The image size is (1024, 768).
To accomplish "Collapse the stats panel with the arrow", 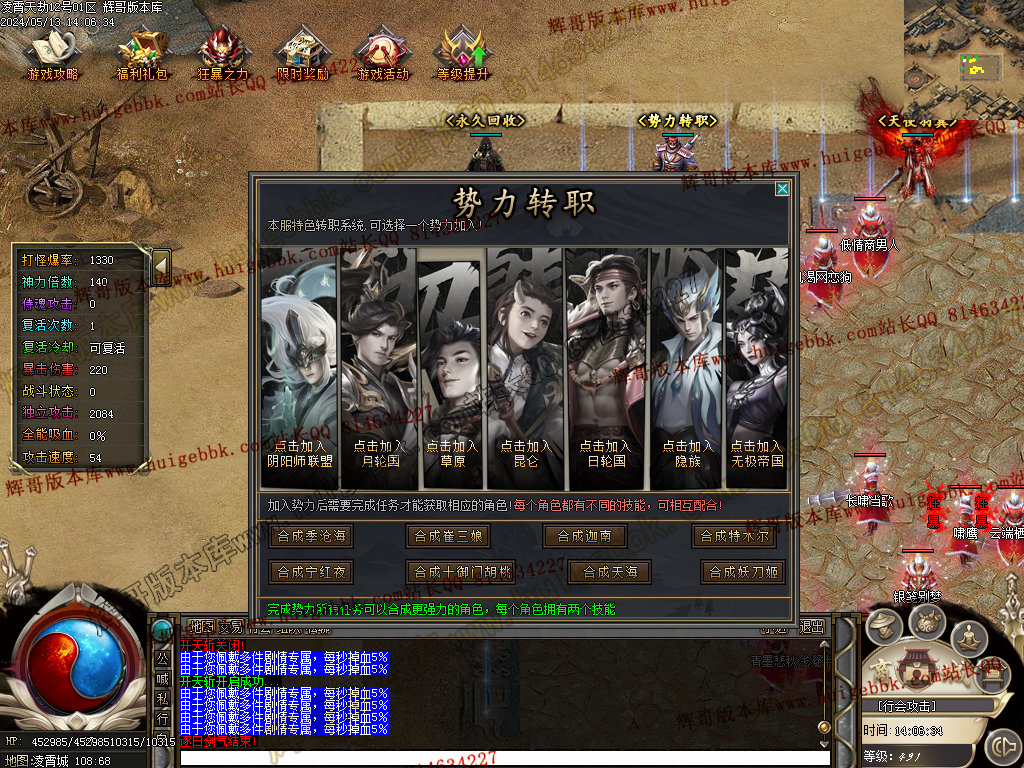I will pos(160,266).
